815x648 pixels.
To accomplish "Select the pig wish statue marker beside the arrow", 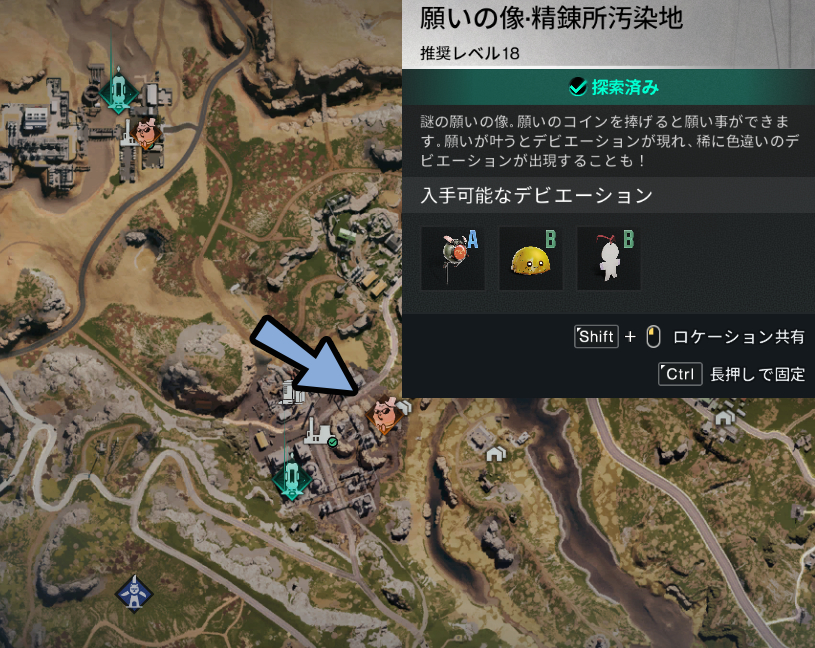I will tap(385, 415).
